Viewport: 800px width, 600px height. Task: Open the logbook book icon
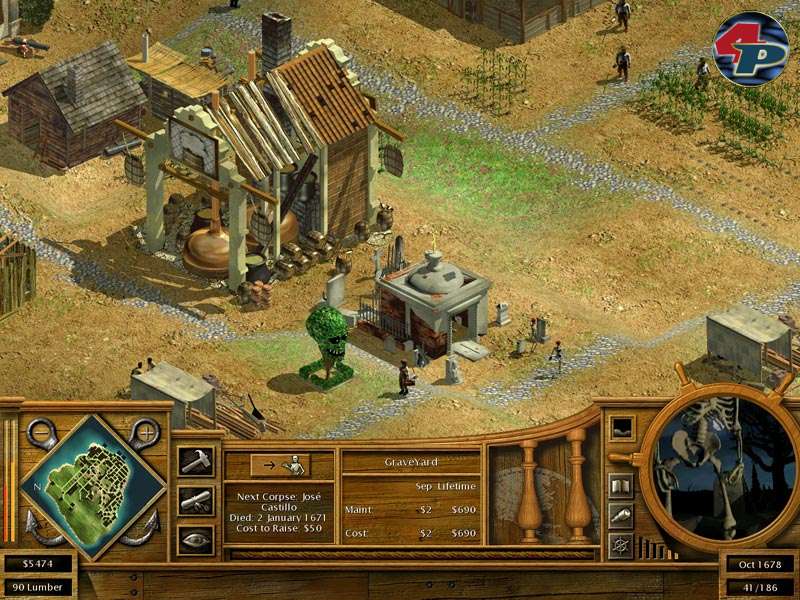[x=620, y=486]
